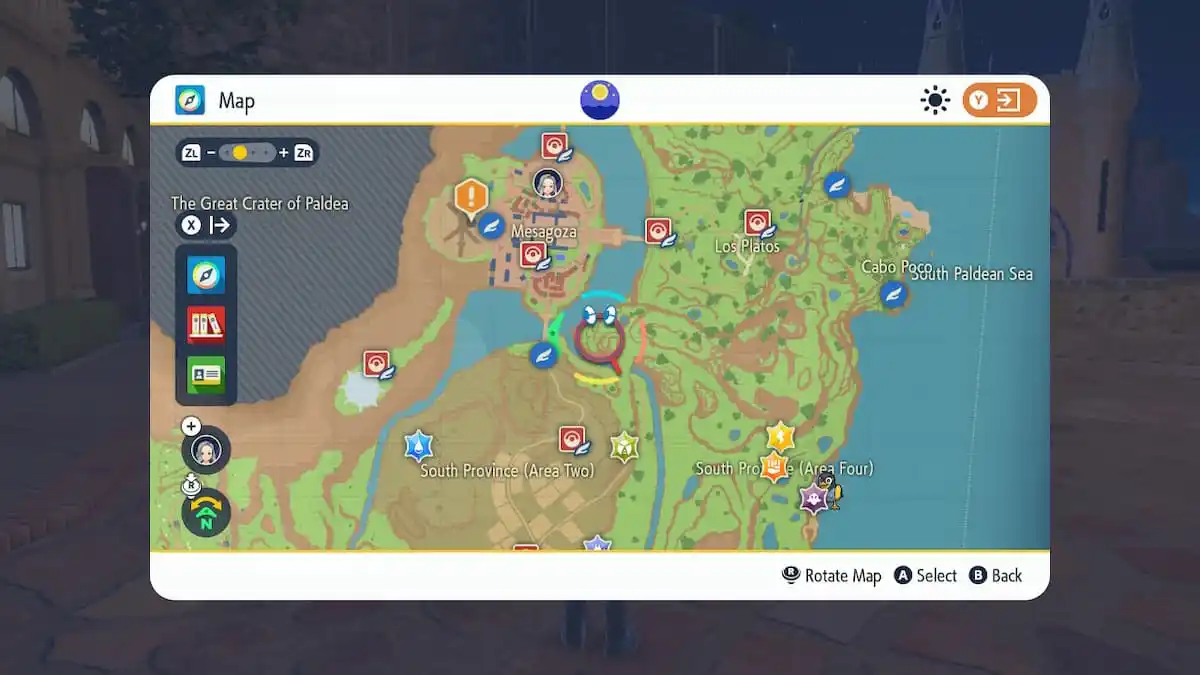Select the blue Water Tera Raid crystal
The height and width of the screenshot is (675, 1200).
point(418,445)
